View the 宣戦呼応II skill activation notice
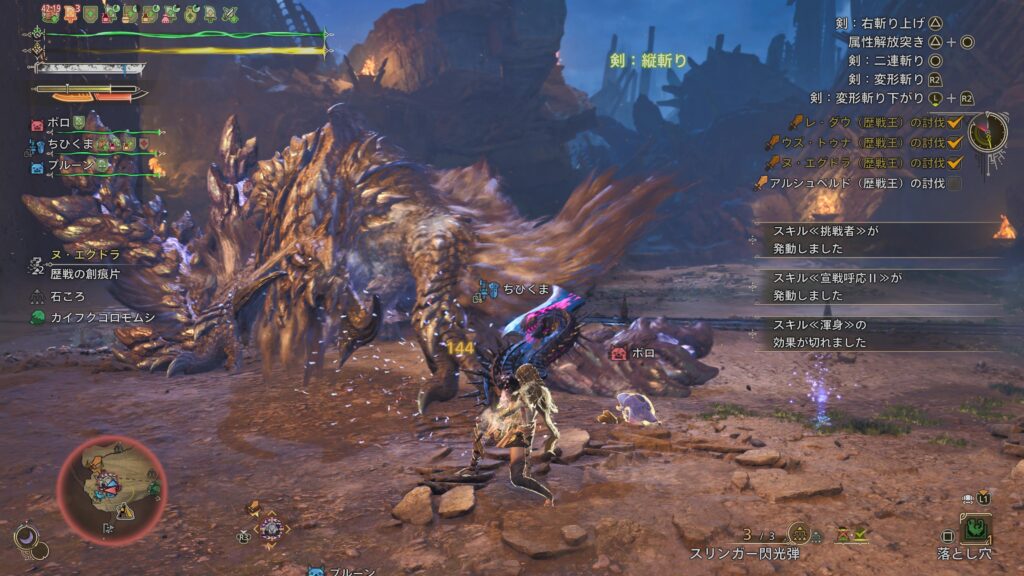1024x576 pixels. [875, 286]
